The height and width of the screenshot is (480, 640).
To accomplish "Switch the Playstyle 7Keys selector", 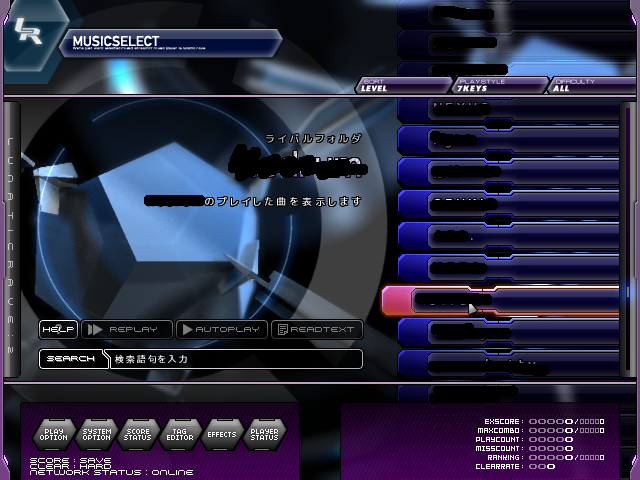I will [498, 85].
